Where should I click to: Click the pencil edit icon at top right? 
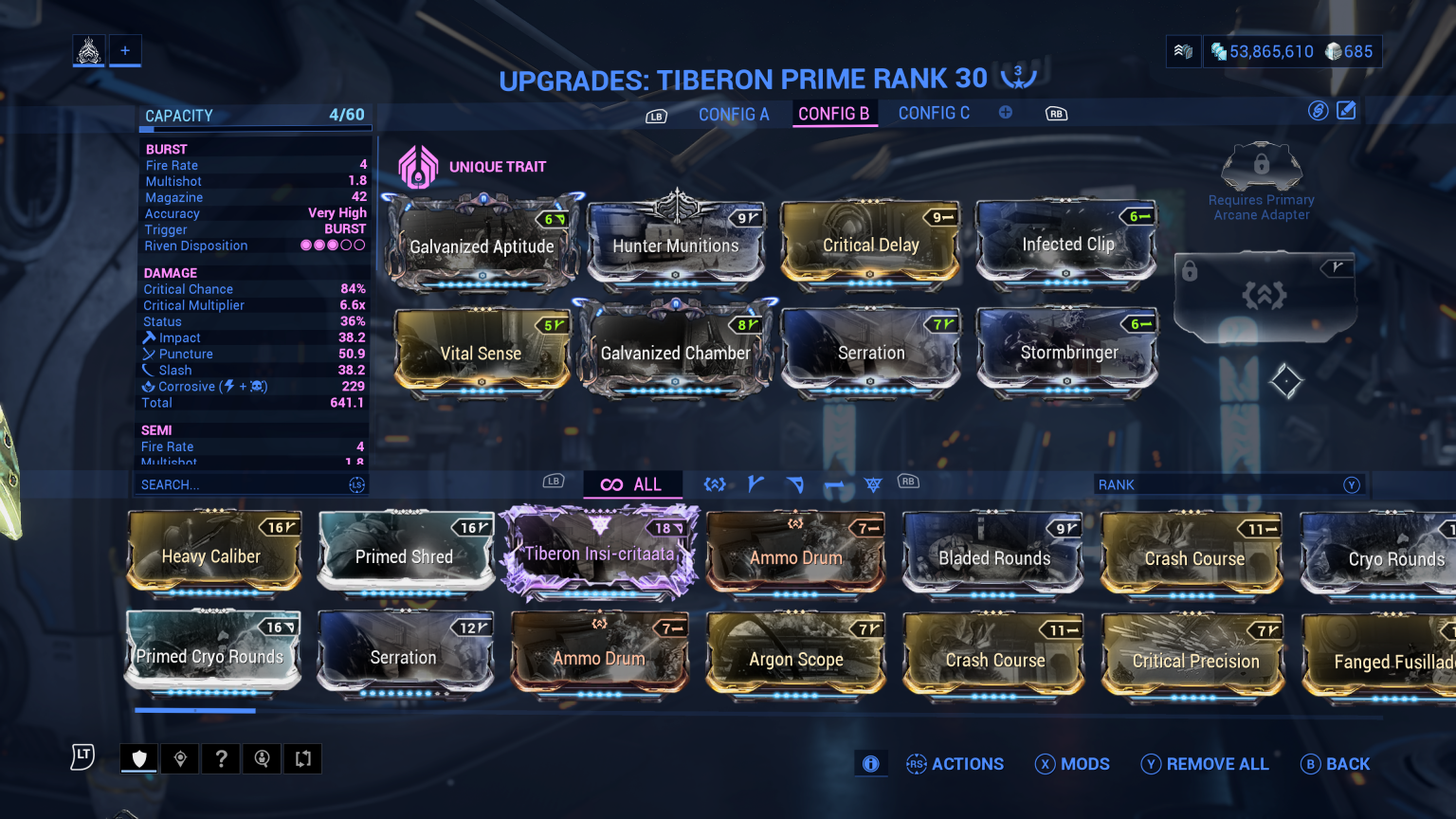1346,110
